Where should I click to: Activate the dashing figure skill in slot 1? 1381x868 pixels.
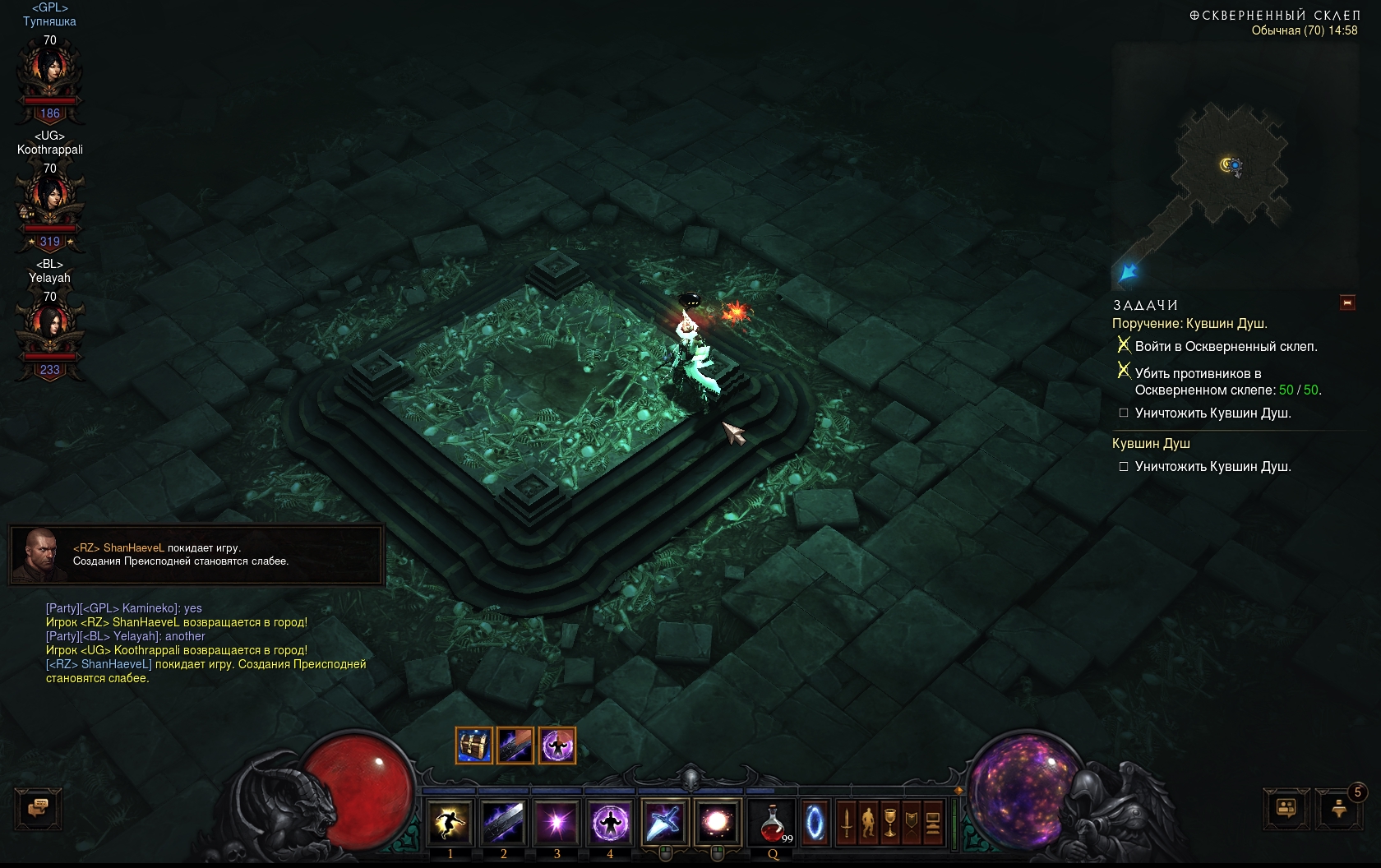(x=450, y=822)
